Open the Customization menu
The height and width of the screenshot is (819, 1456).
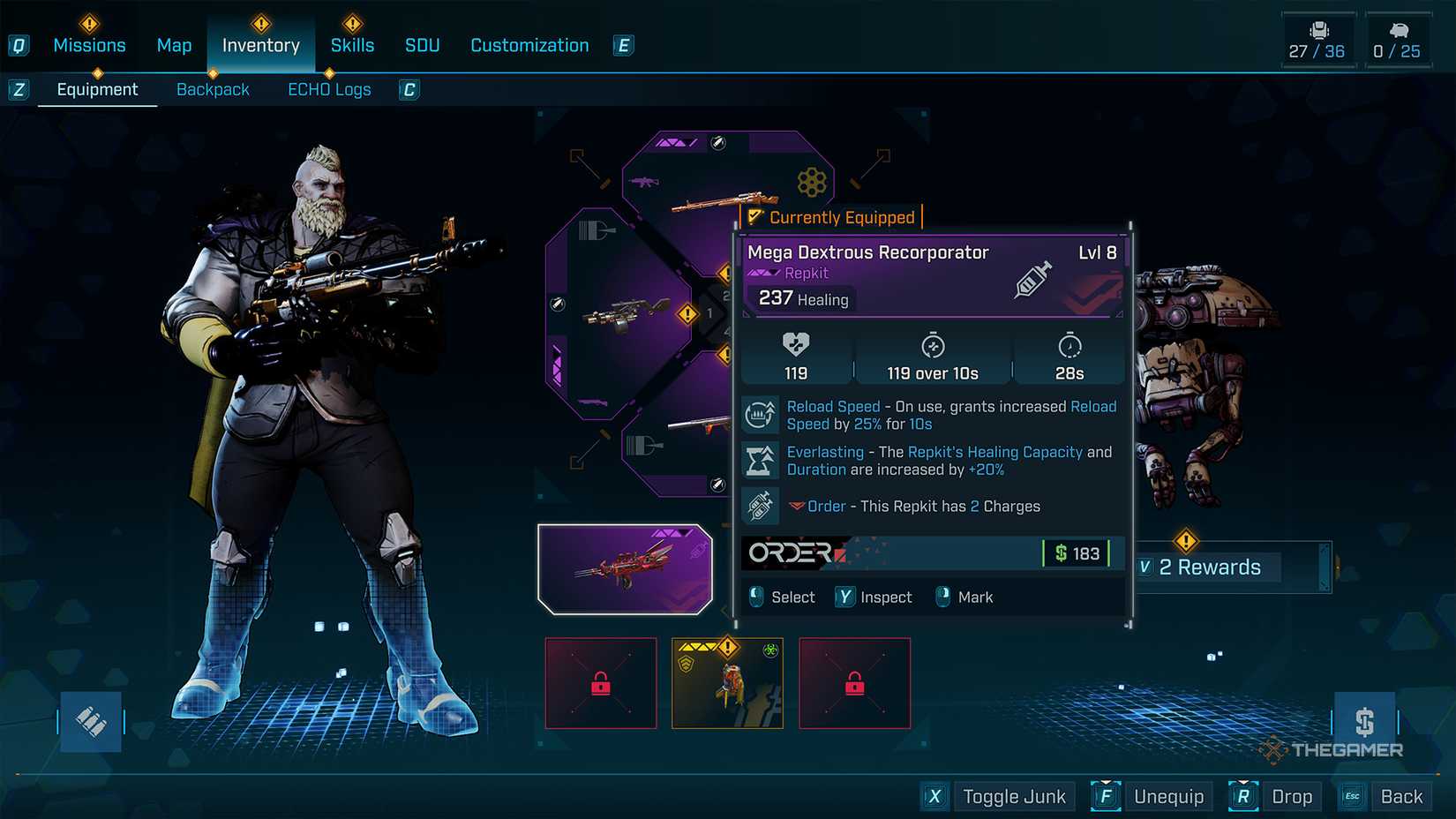[x=529, y=45]
